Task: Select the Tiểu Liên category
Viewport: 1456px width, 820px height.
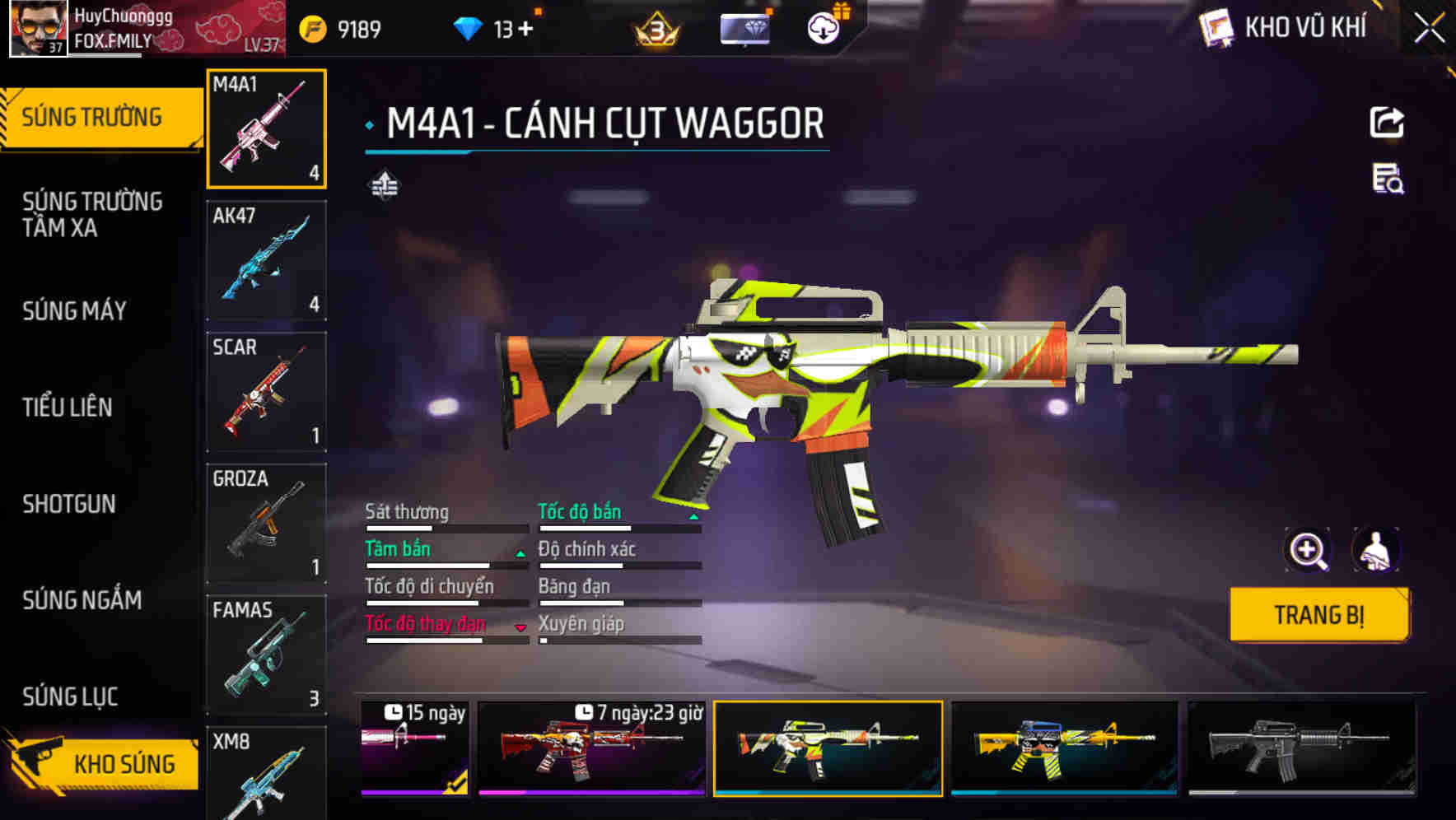Action: tap(68, 407)
